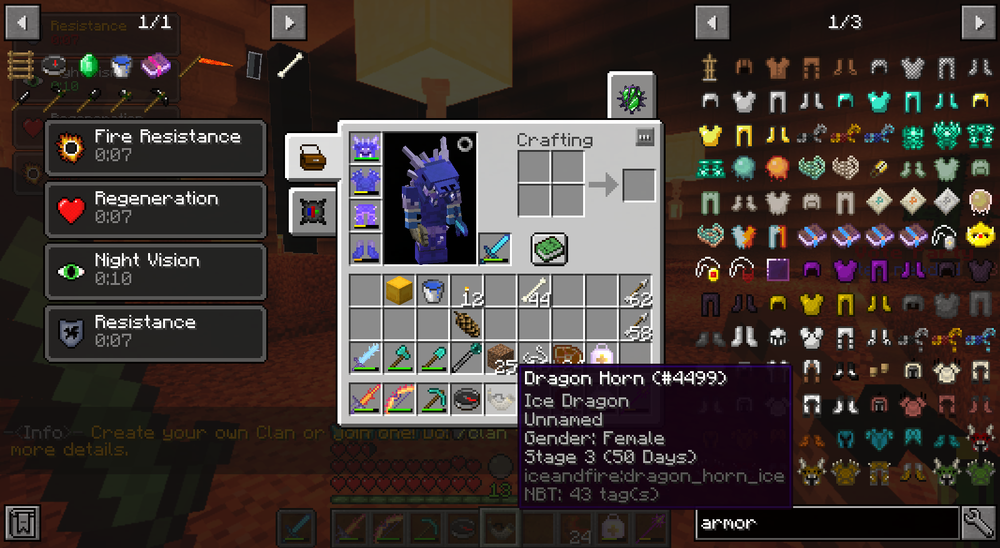Viewport: 1000px width, 548px height.
Task: Select the equipped dragon chestplate slot
Action: coord(365,182)
